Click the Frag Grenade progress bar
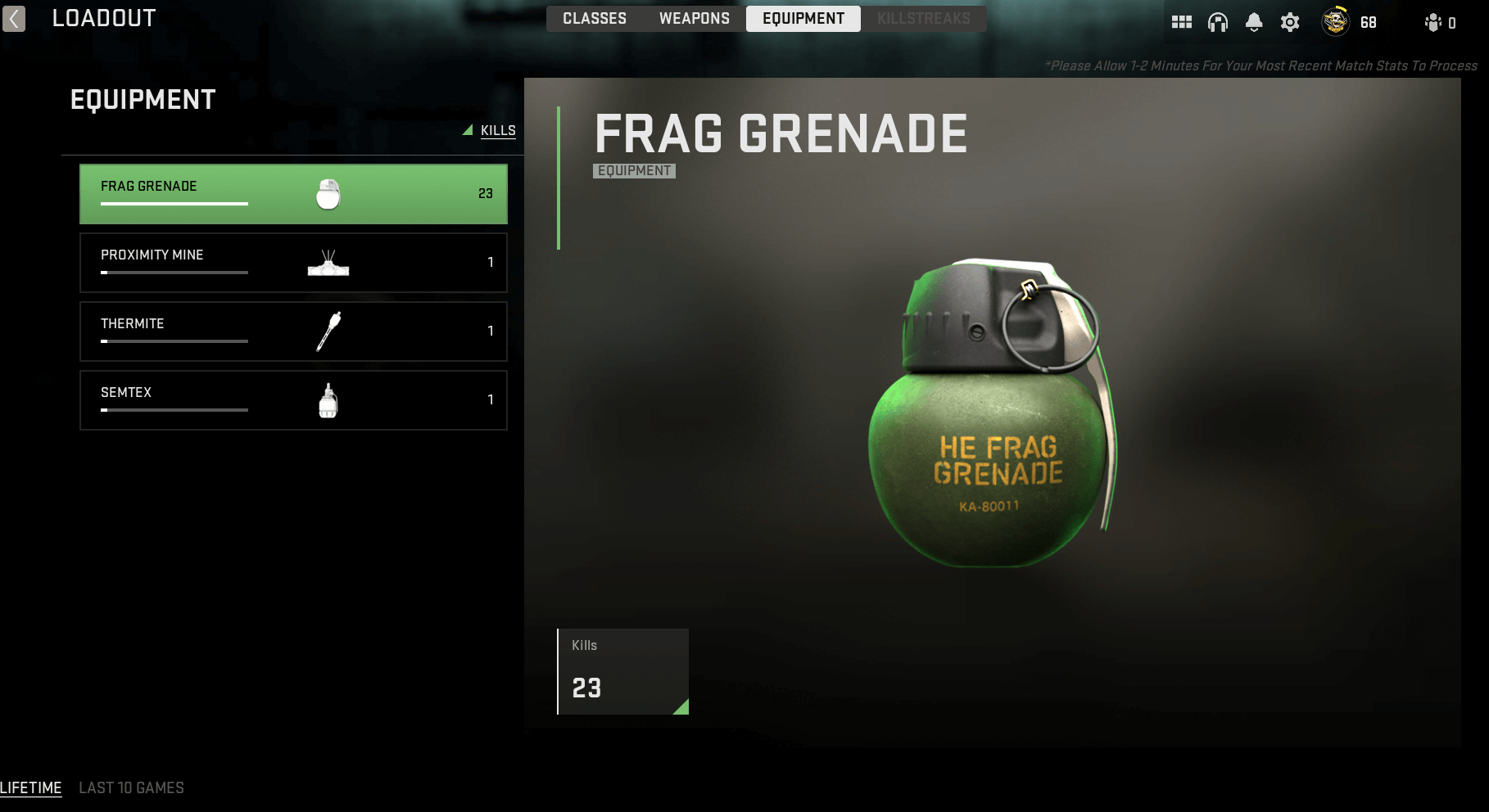 point(174,205)
